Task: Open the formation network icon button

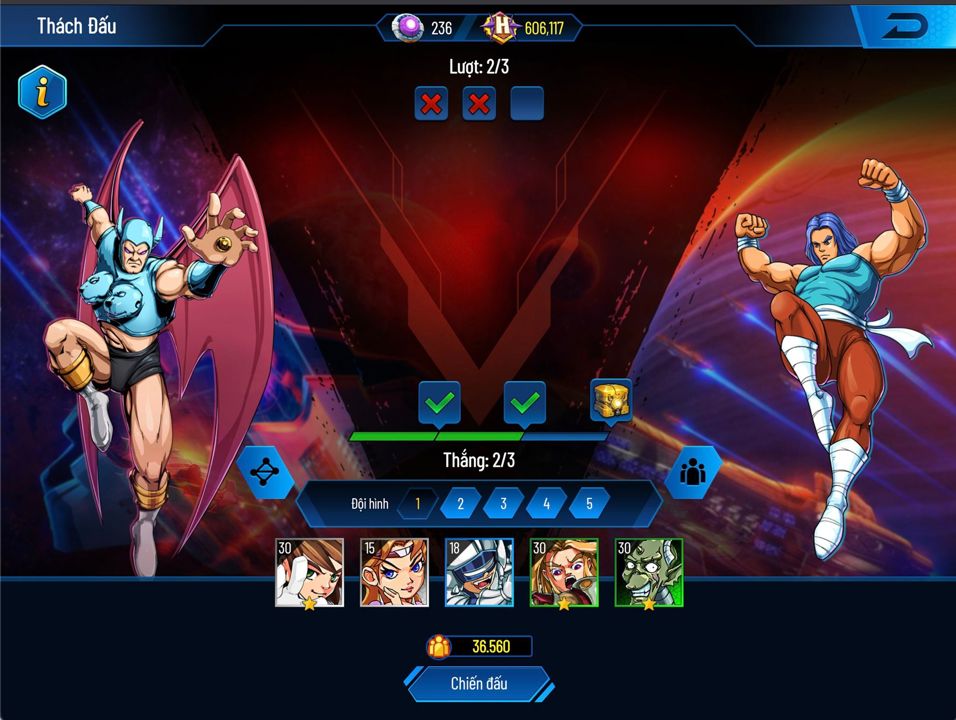Action: tap(264, 472)
